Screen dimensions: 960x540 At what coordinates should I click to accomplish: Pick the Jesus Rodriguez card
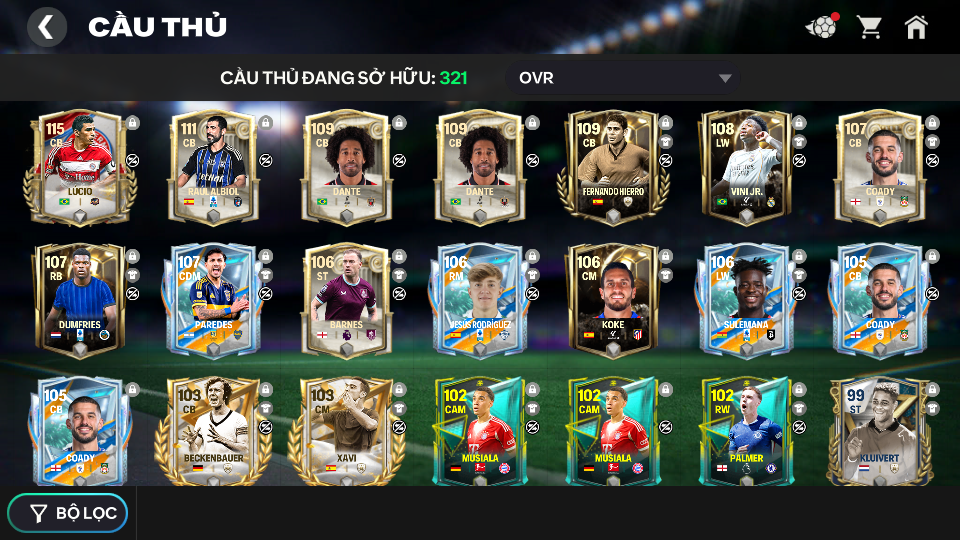point(479,300)
